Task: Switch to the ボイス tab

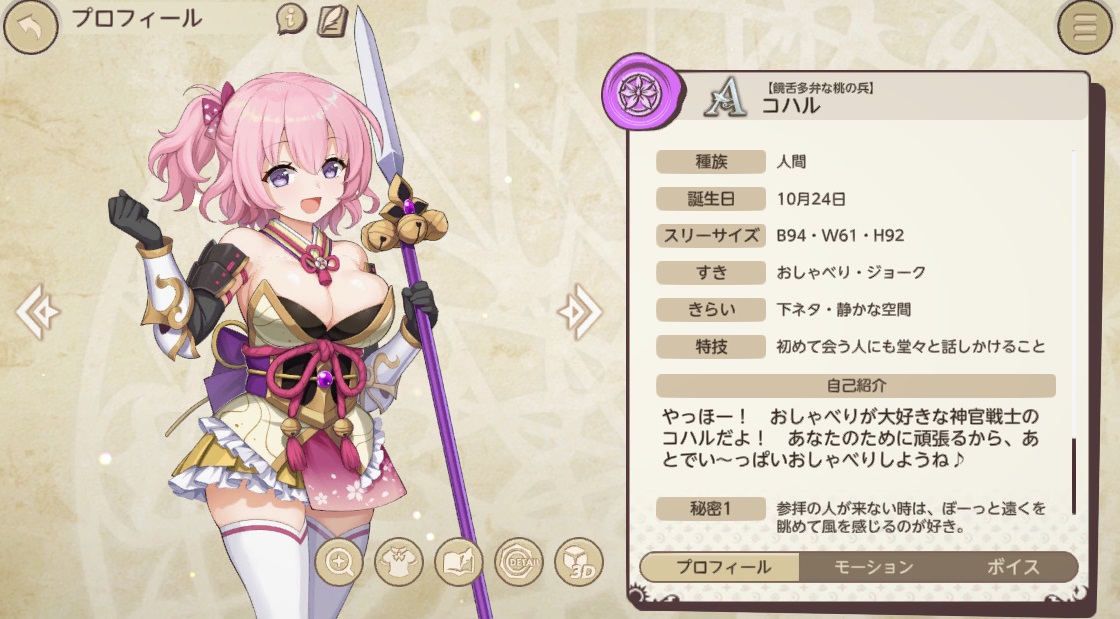Action: (x=1013, y=567)
